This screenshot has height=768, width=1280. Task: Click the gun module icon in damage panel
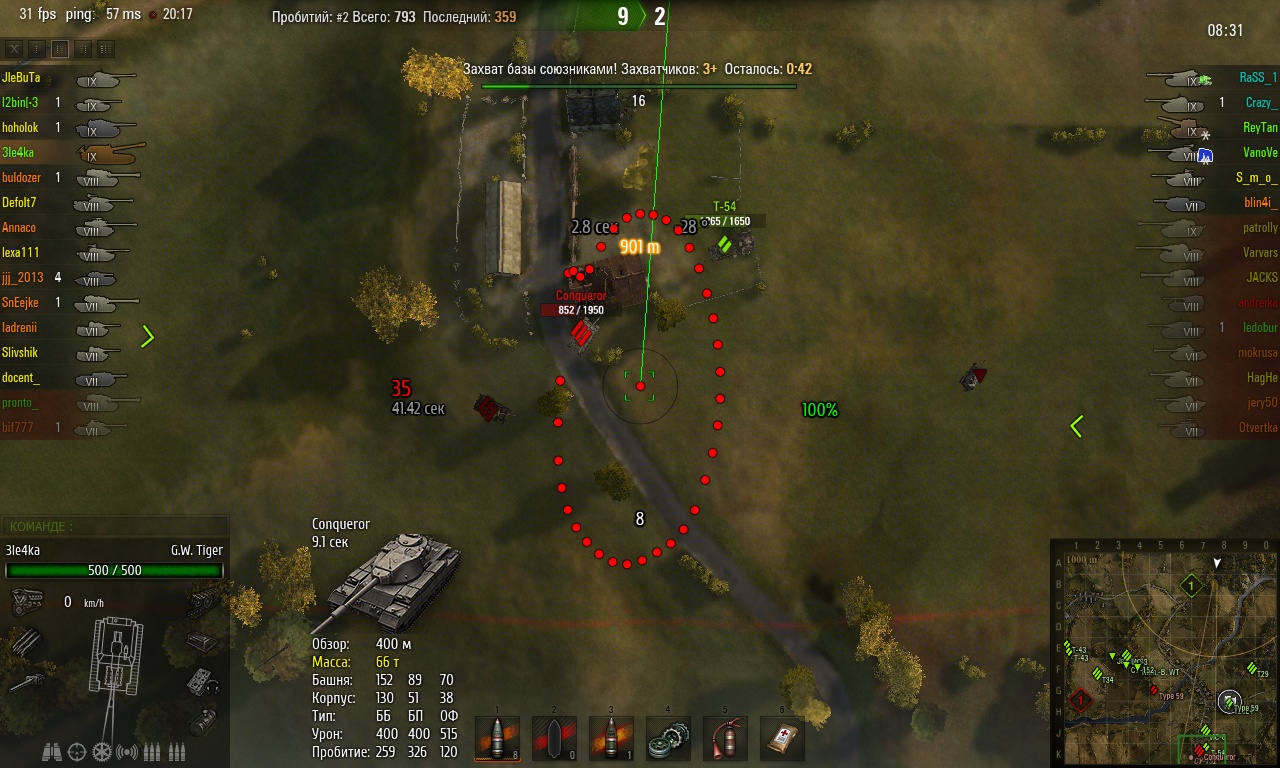point(25,683)
